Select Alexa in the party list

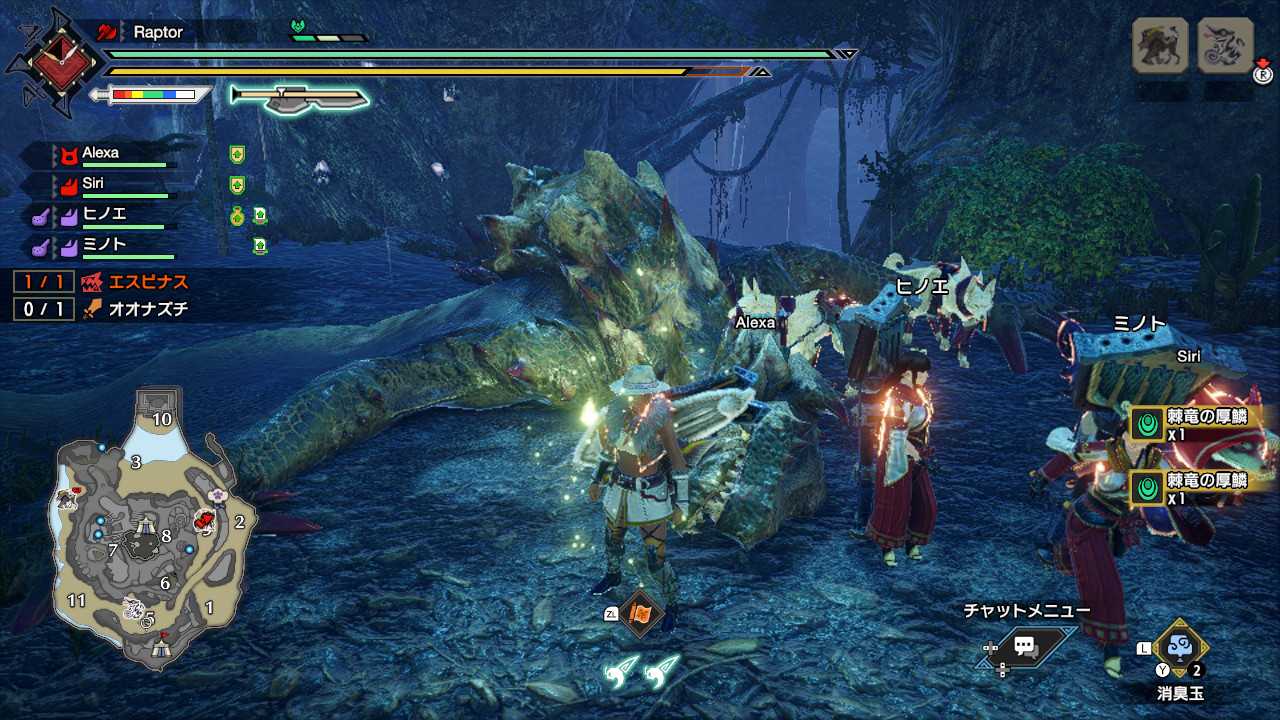point(101,153)
